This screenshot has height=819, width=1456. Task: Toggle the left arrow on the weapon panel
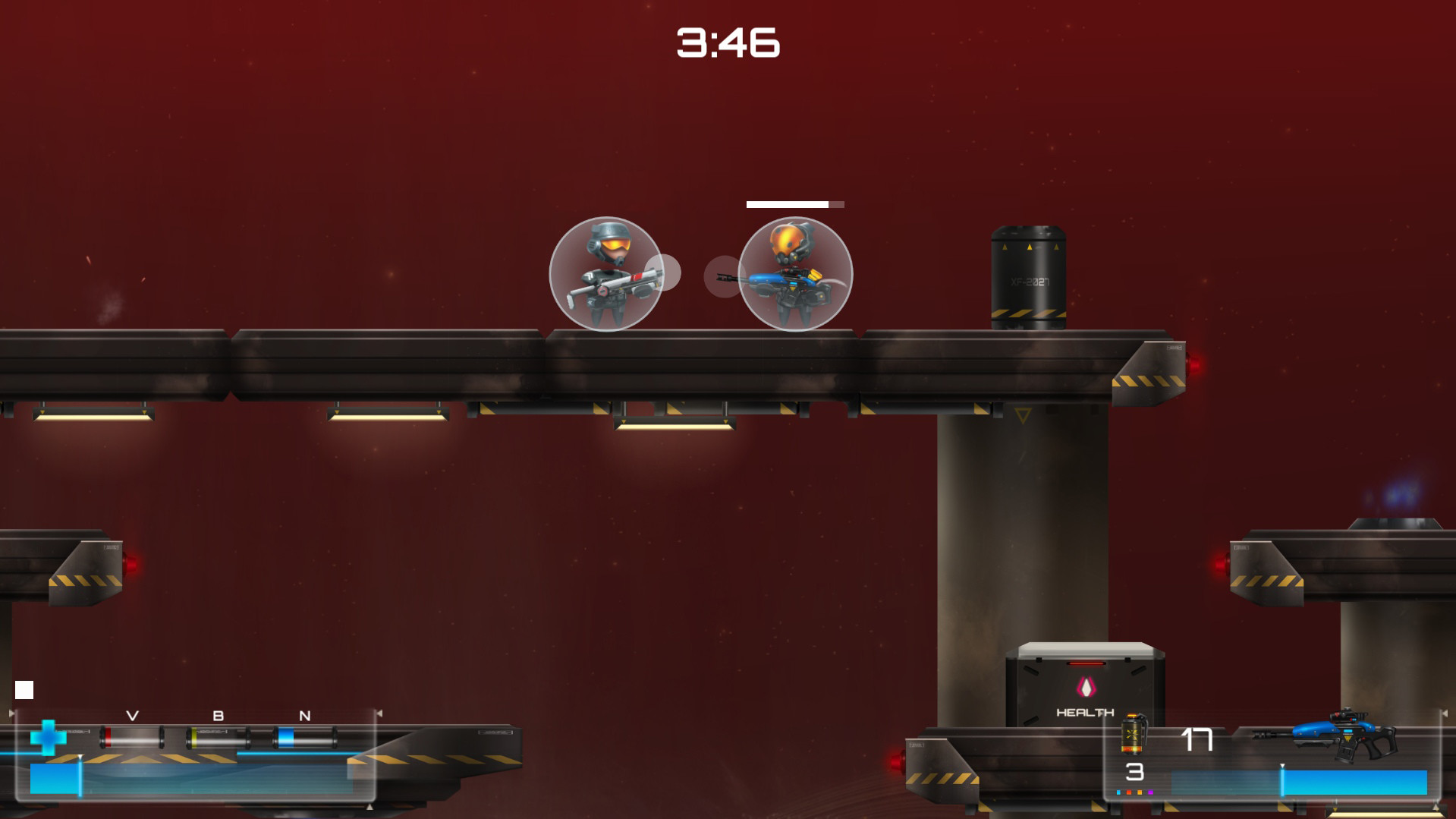(x=12, y=712)
